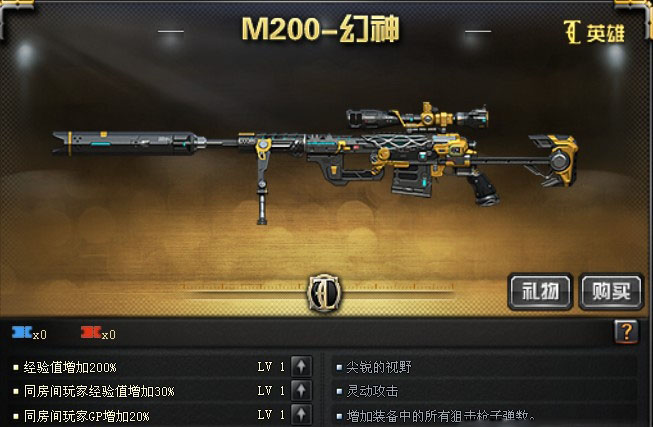
Task: Open the 礼物 gift button
Action: [x=540, y=291]
